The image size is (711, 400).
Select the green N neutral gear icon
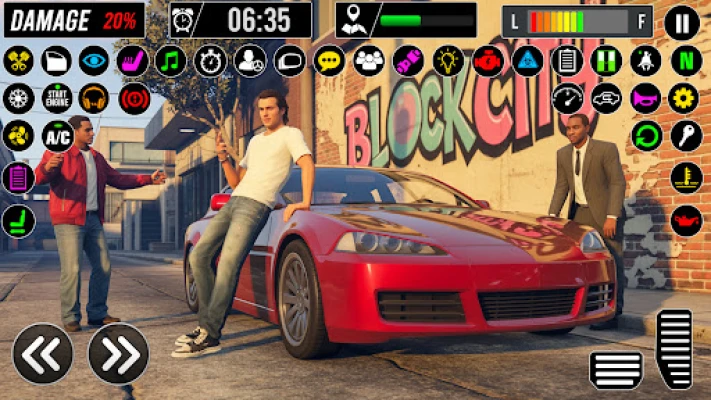tap(685, 60)
